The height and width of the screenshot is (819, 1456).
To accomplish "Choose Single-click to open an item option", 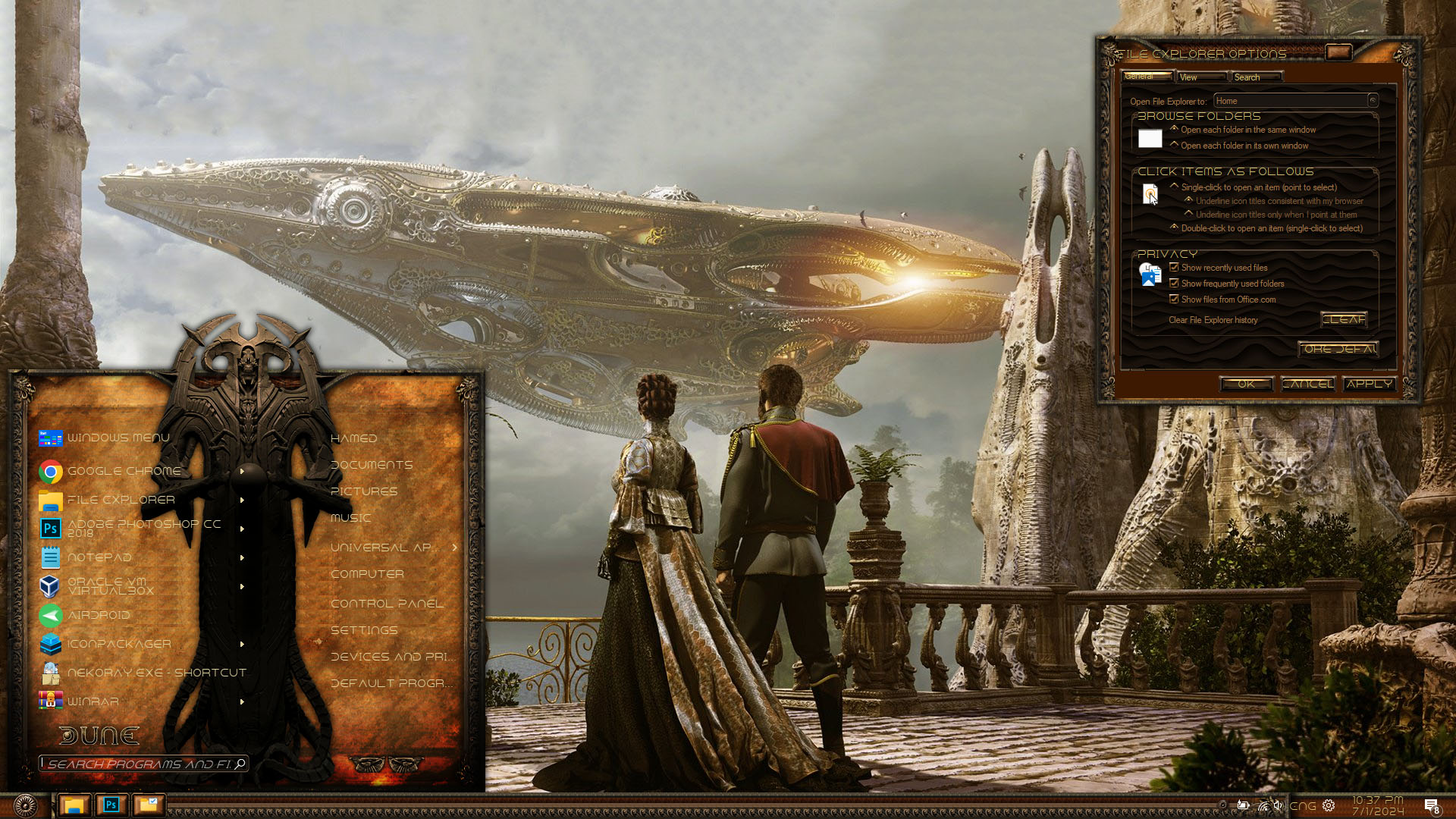I will 1175,187.
